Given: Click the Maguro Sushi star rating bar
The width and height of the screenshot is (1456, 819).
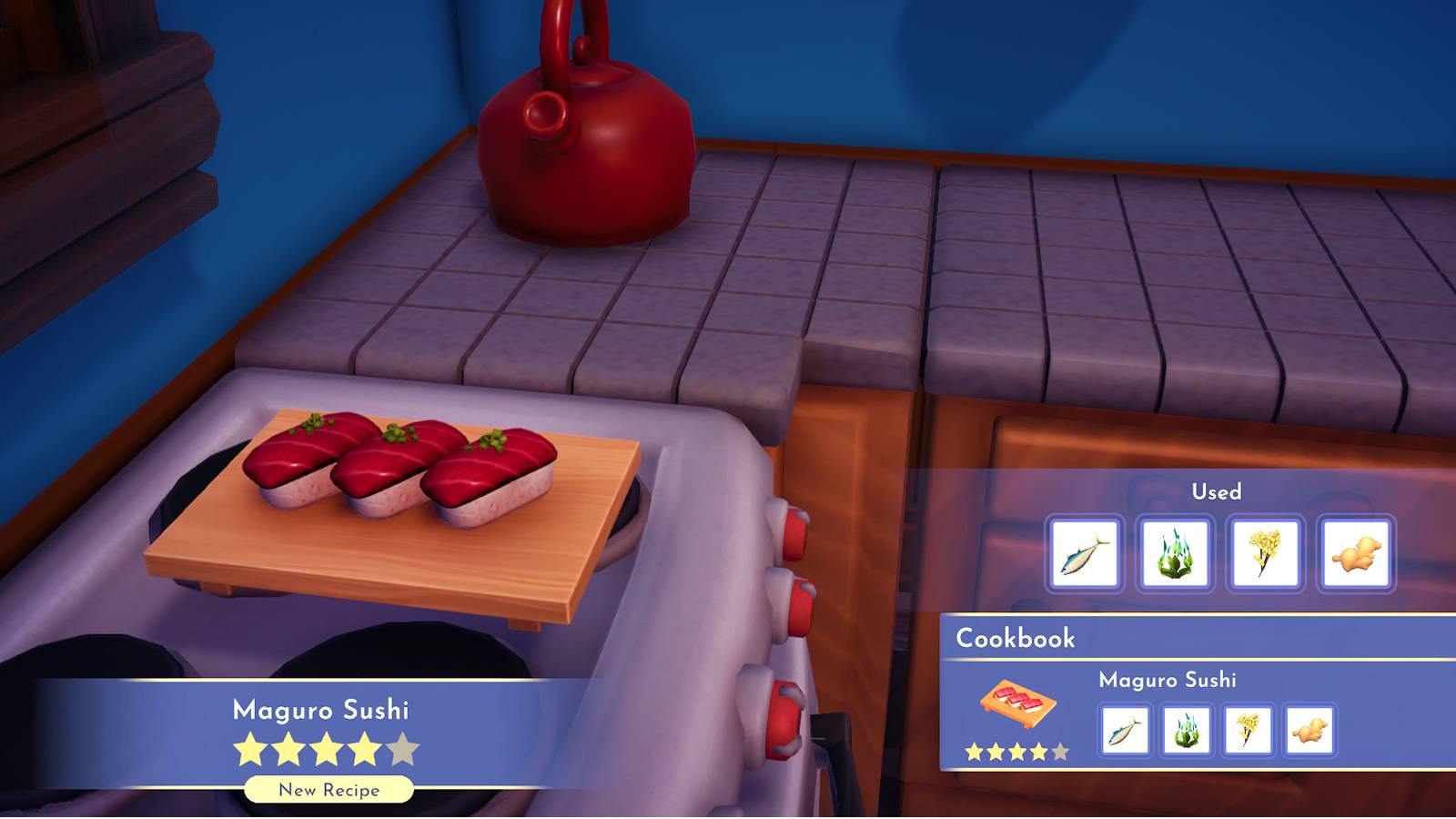Looking at the screenshot, I should tap(324, 747).
